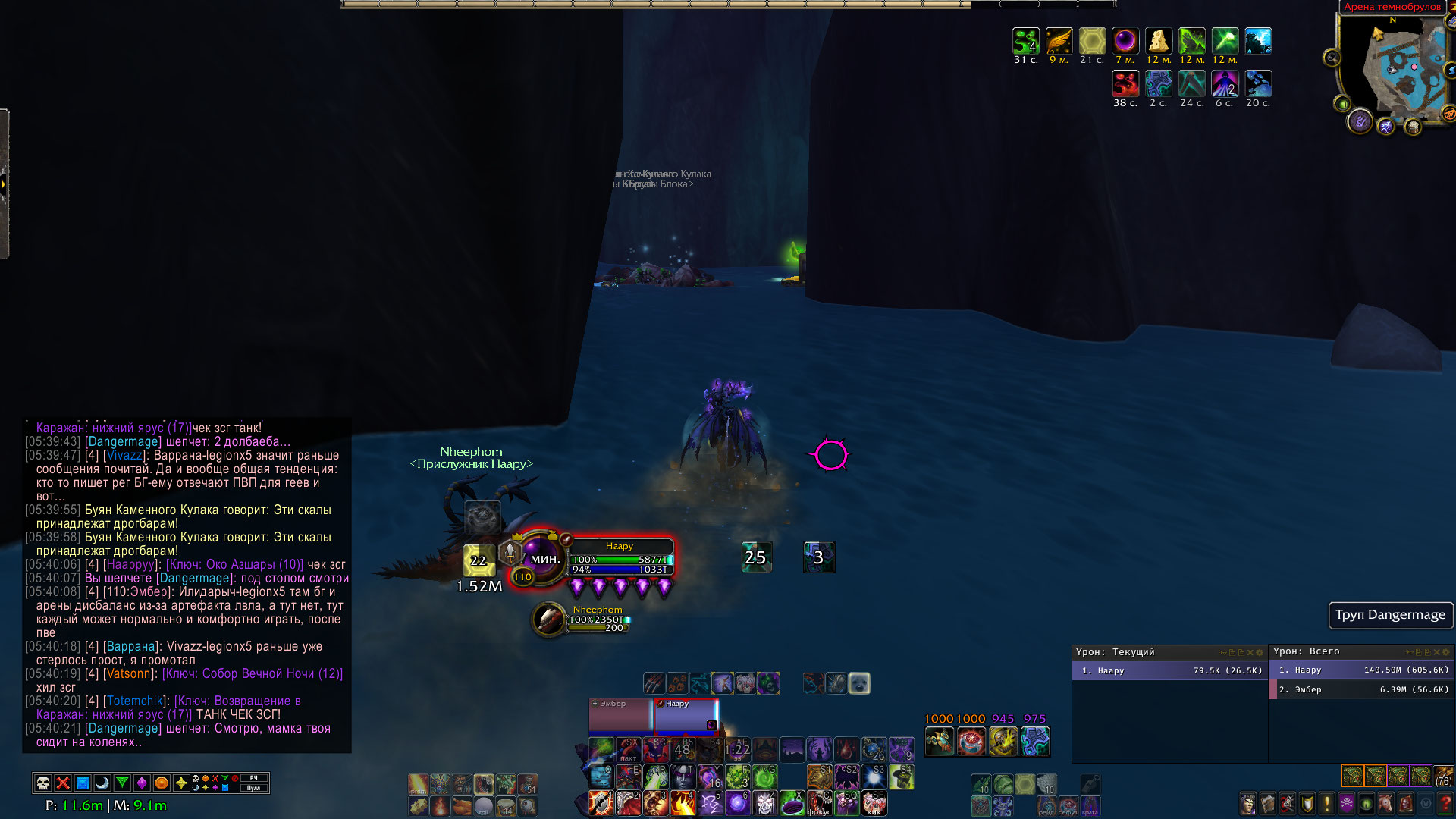Use the seal face pet ability icon
This screenshot has width=1456, height=819.
coord(858,683)
